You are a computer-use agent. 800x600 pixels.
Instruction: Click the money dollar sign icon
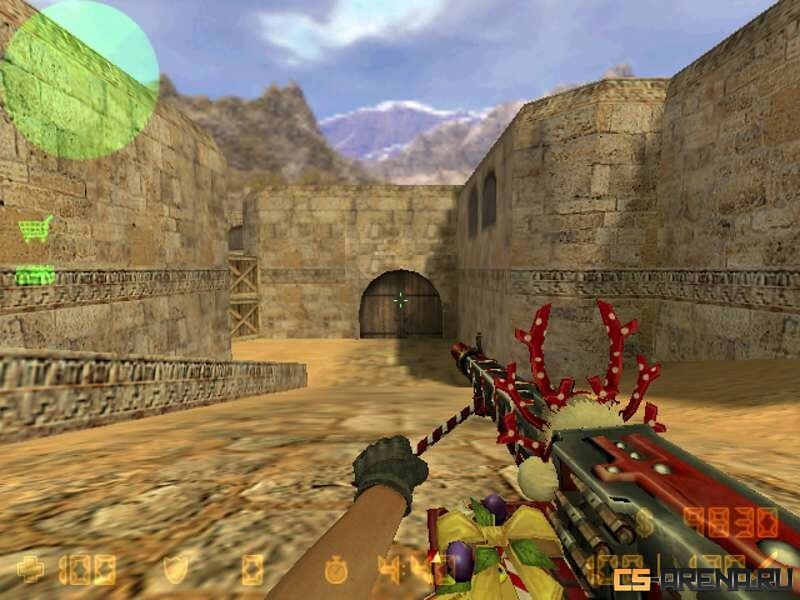(644, 522)
